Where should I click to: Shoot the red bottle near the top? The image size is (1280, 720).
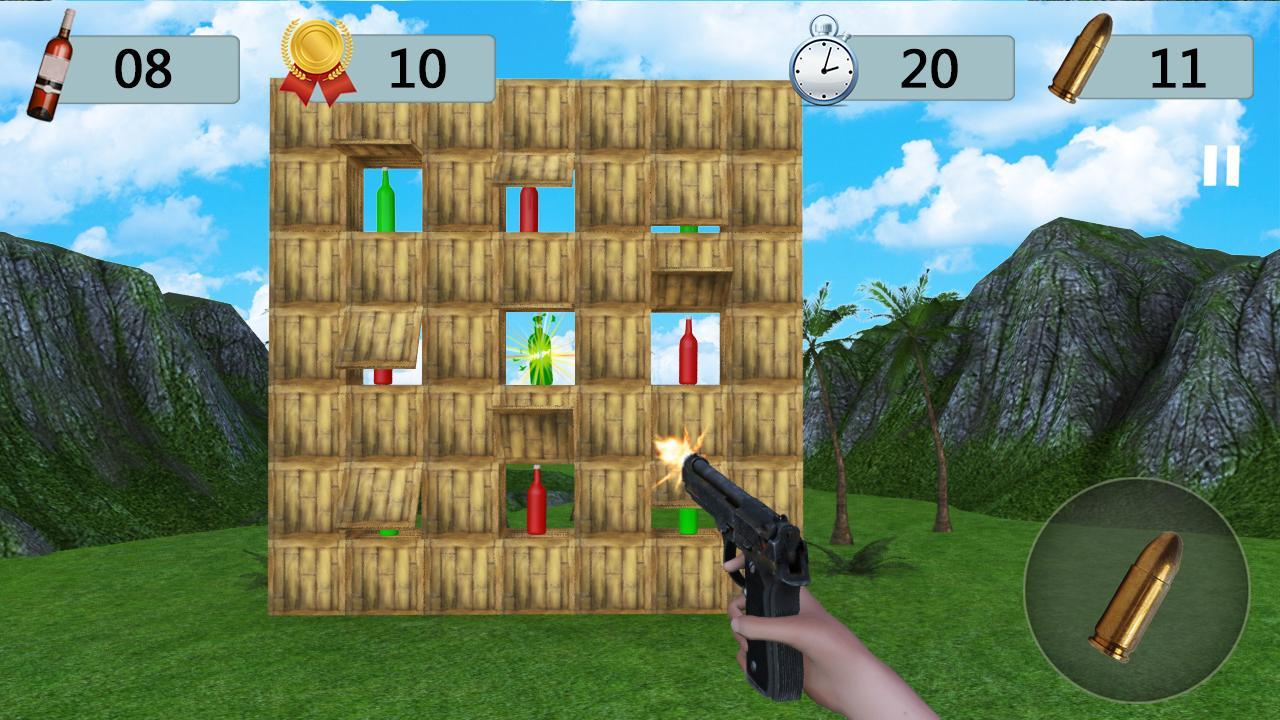pos(530,210)
